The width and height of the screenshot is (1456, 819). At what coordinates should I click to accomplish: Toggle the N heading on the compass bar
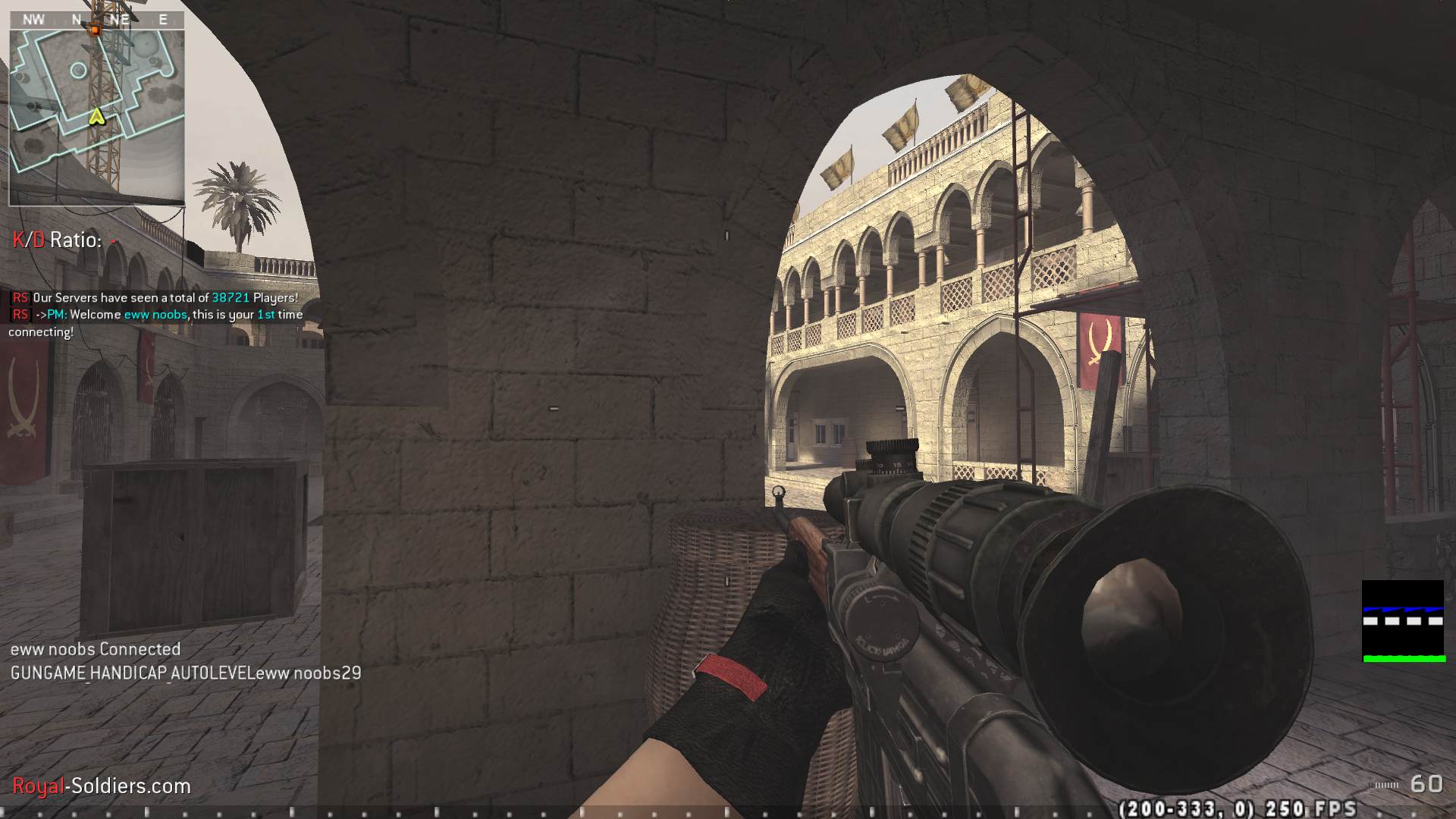pos(74,20)
